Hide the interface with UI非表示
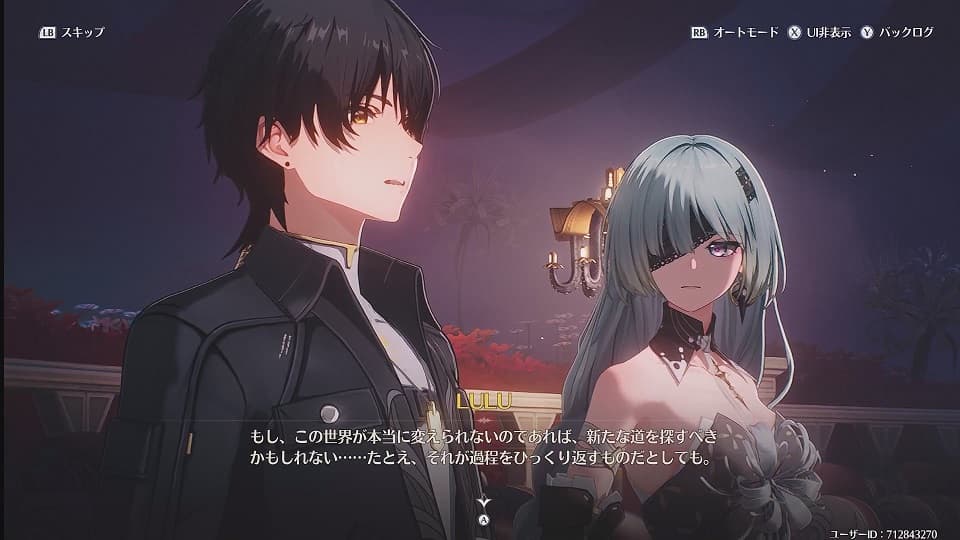 point(820,32)
